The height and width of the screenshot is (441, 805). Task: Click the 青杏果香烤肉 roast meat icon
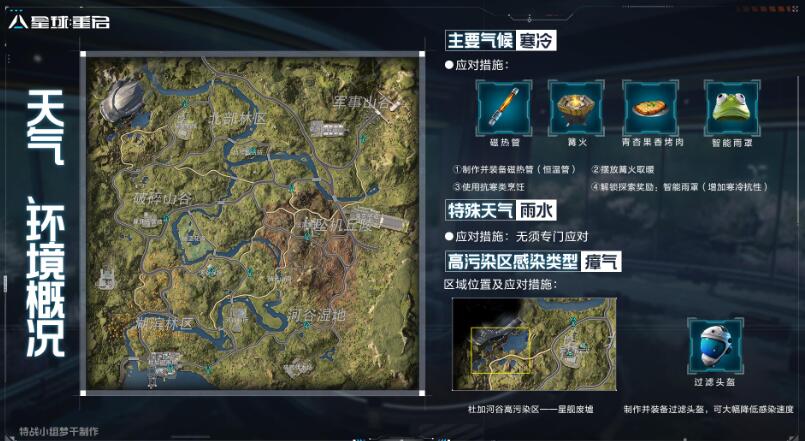pyautogui.click(x=651, y=105)
